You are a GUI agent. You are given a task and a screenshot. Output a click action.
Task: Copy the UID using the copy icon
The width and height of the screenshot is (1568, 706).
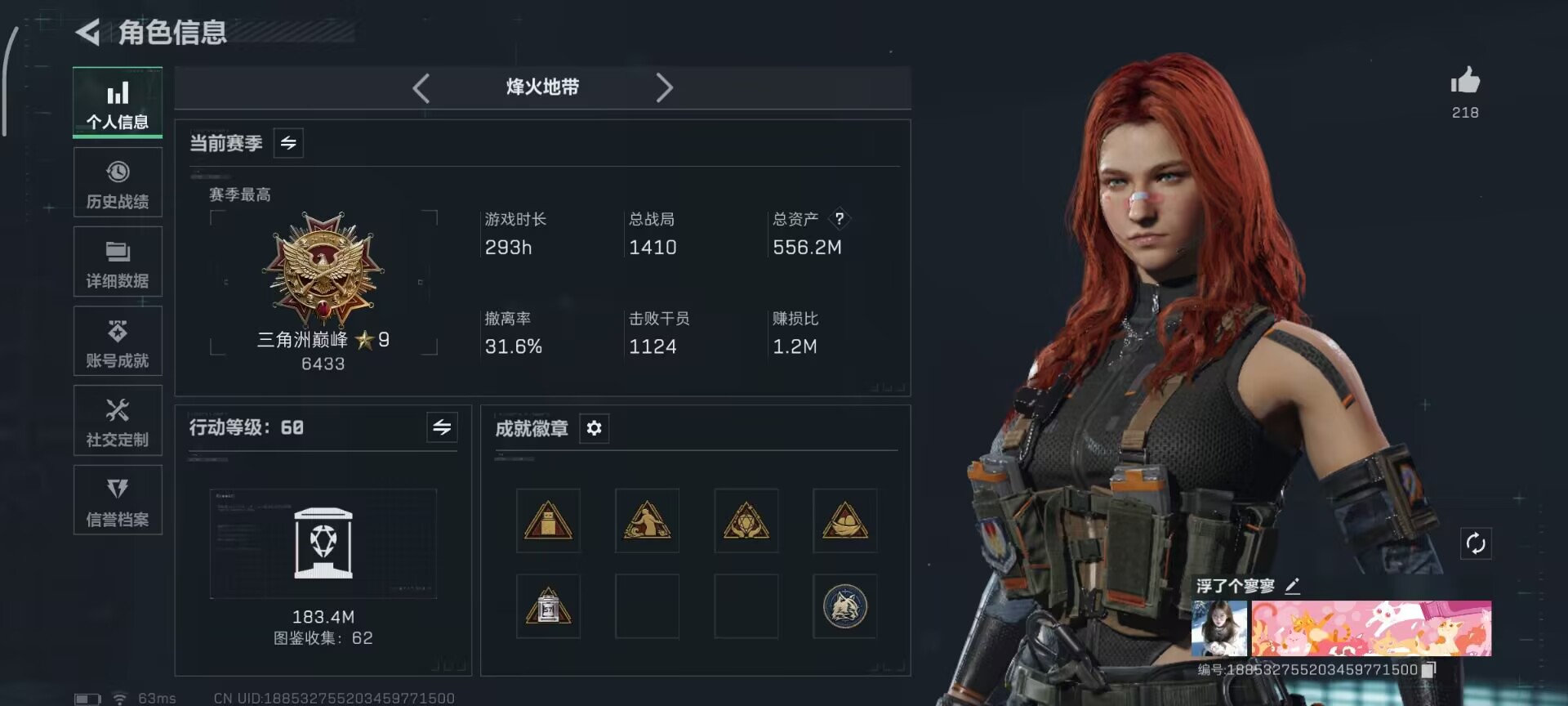[1428, 668]
